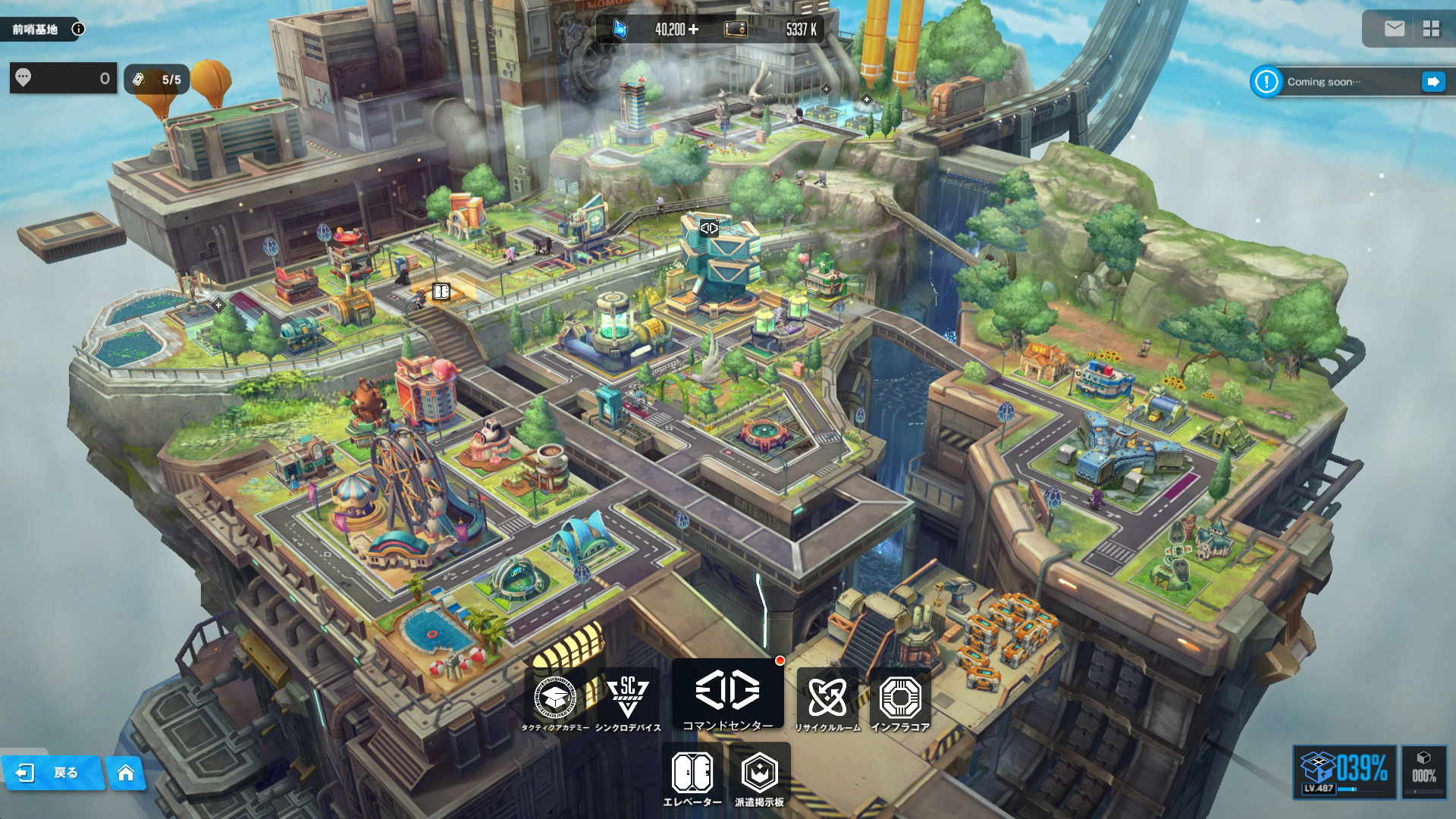This screenshot has height=819, width=1456.
Task: Open the Dispatch Board (派遣掲示板)
Action: click(759, 777)
